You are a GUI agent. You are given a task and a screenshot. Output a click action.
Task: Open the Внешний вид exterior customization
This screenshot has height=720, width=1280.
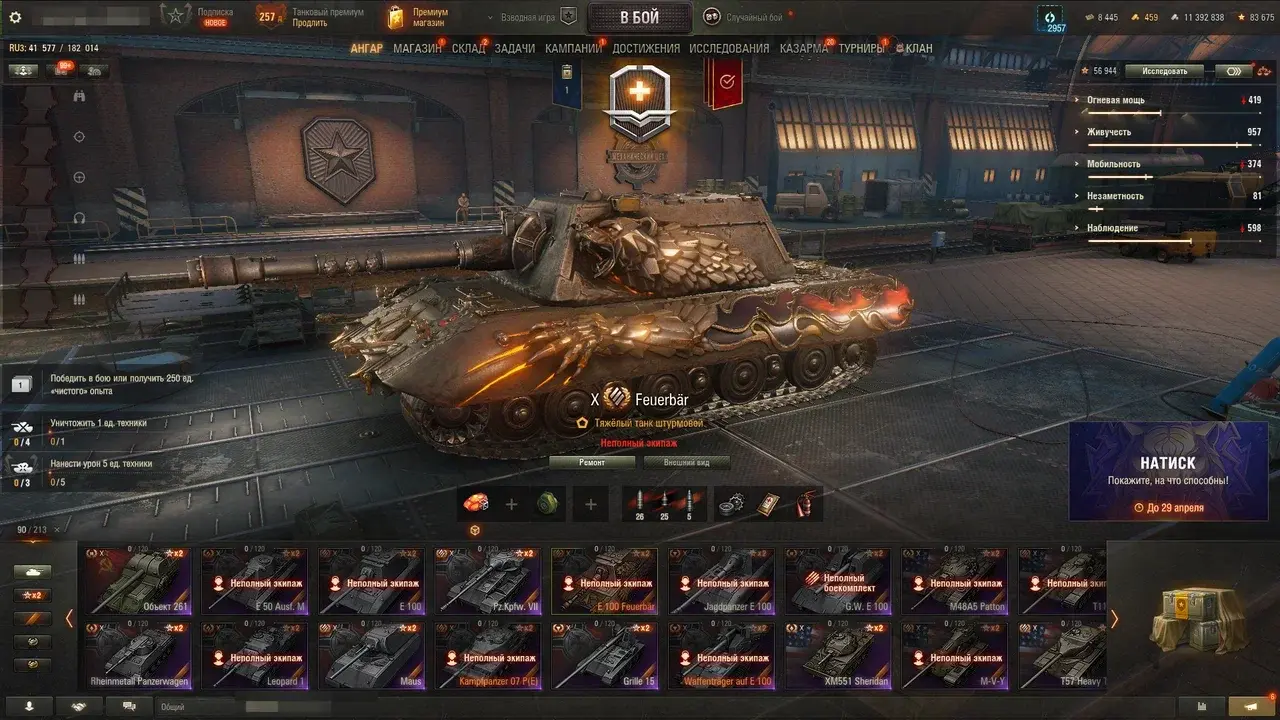coord(685,462)
